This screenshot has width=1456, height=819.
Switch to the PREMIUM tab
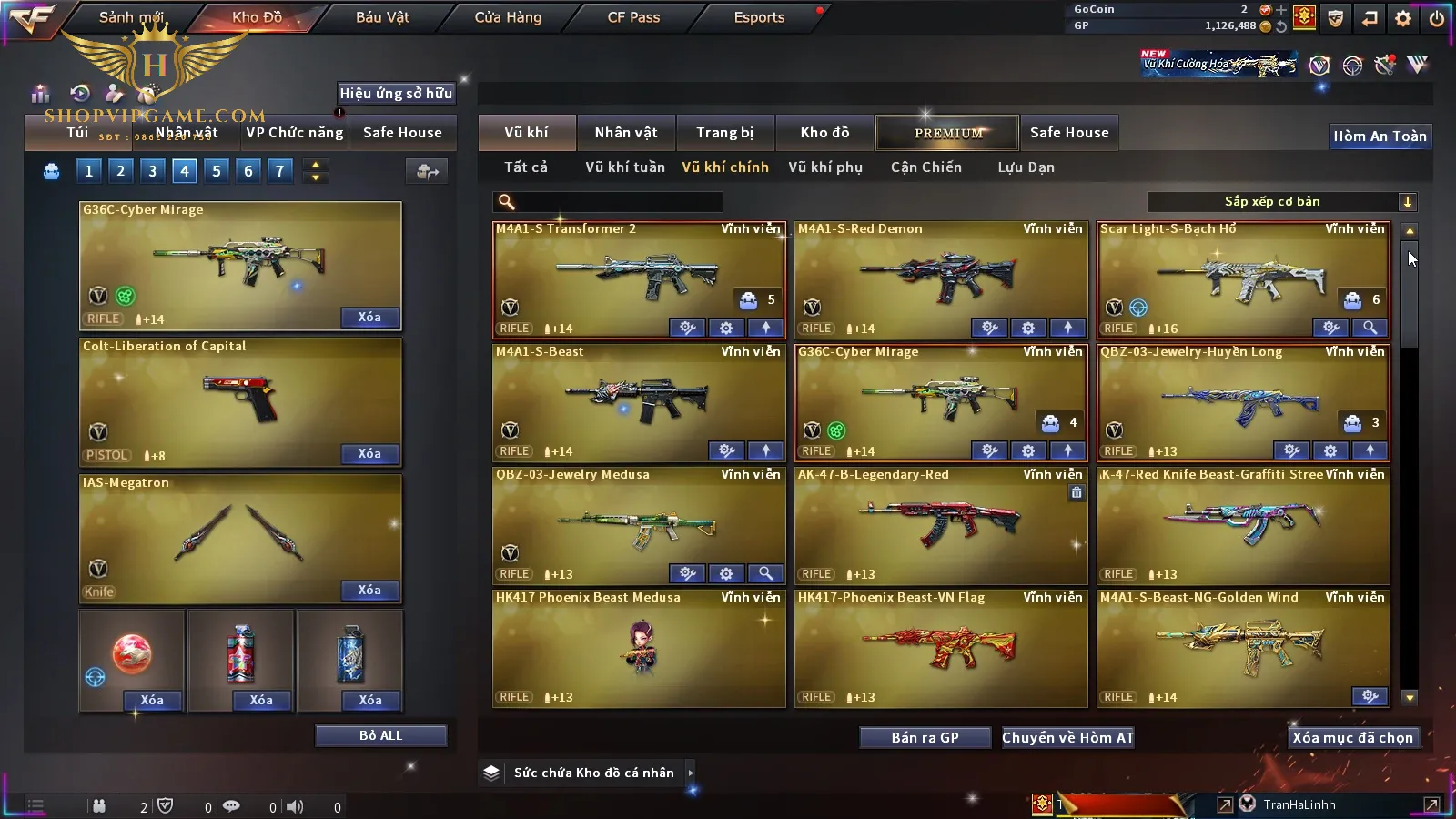(948, 133)
